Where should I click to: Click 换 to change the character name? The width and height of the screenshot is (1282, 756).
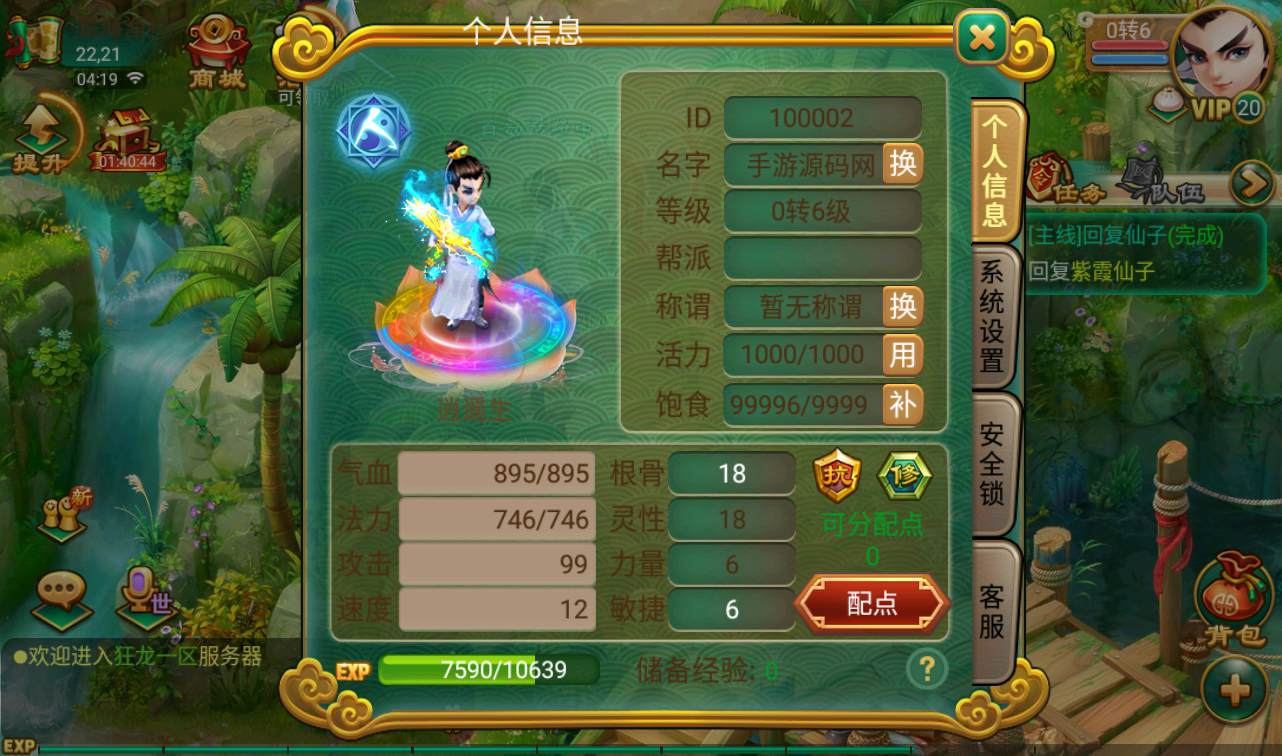[901, 164]
